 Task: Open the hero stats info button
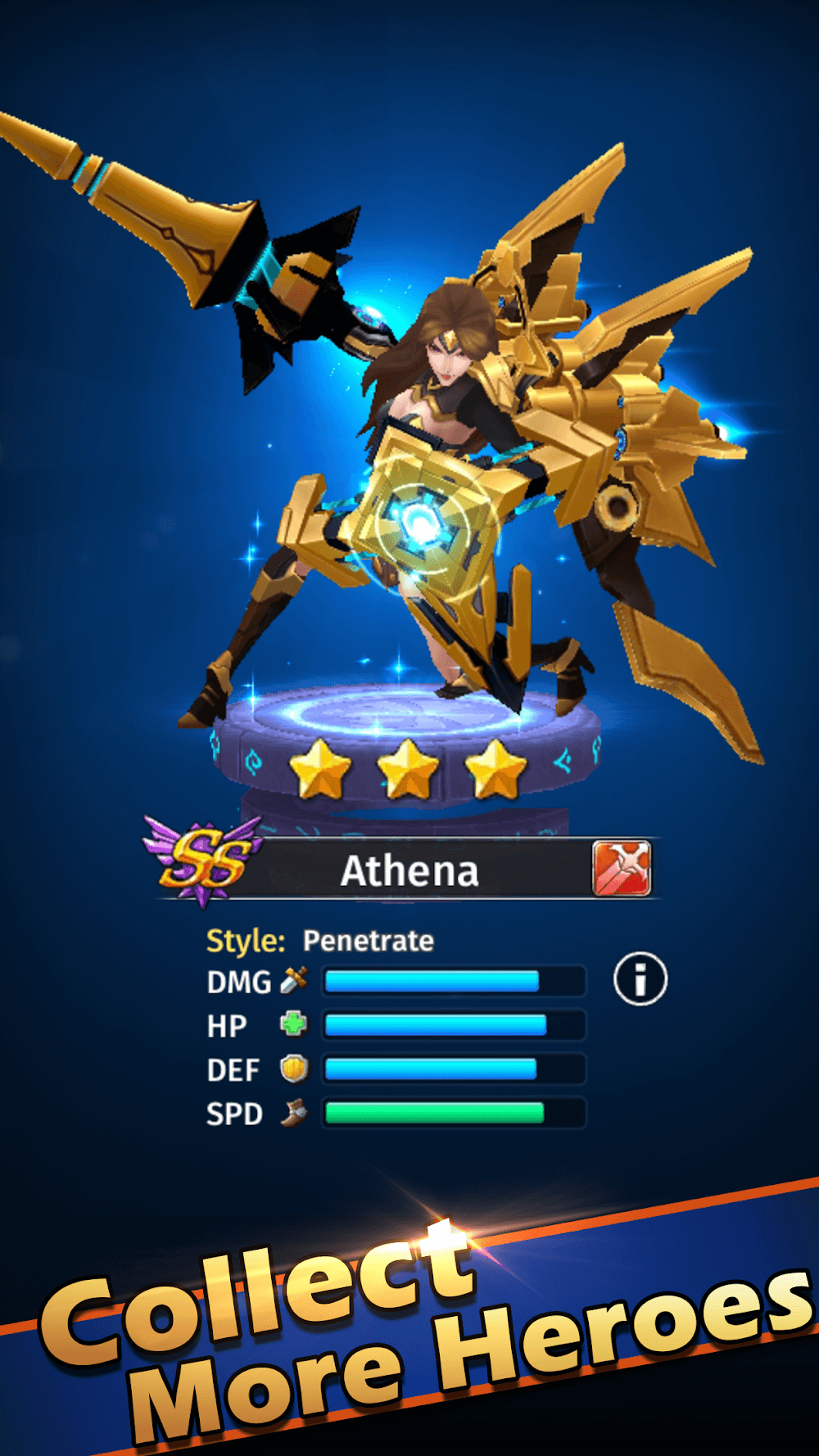pos(640,979)
